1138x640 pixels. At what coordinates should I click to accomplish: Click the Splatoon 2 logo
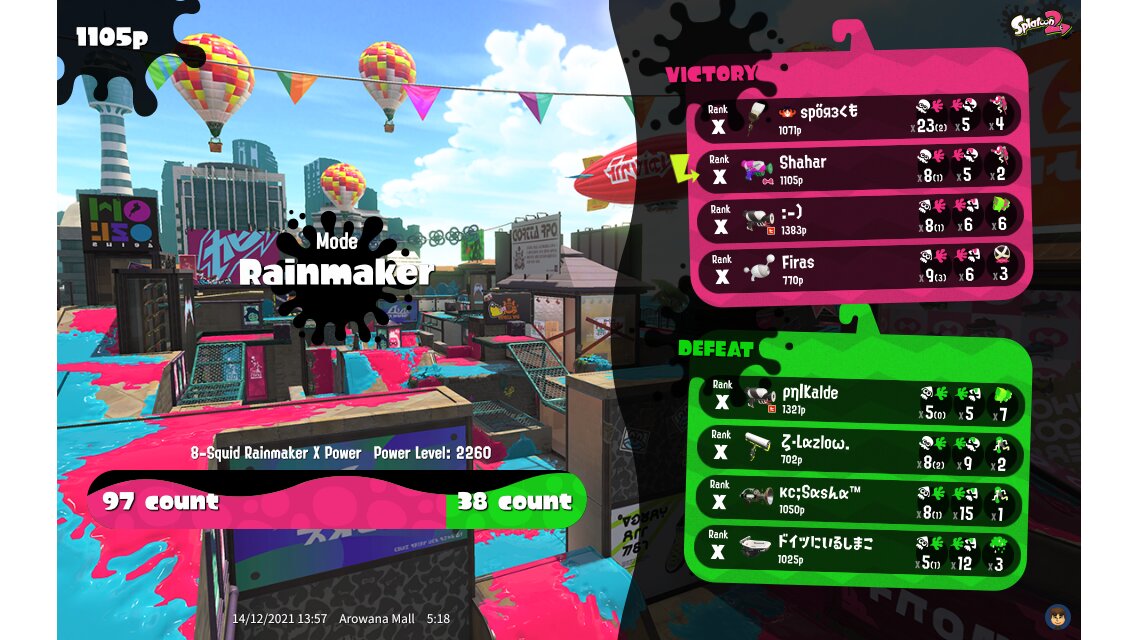click(1041, 22)
